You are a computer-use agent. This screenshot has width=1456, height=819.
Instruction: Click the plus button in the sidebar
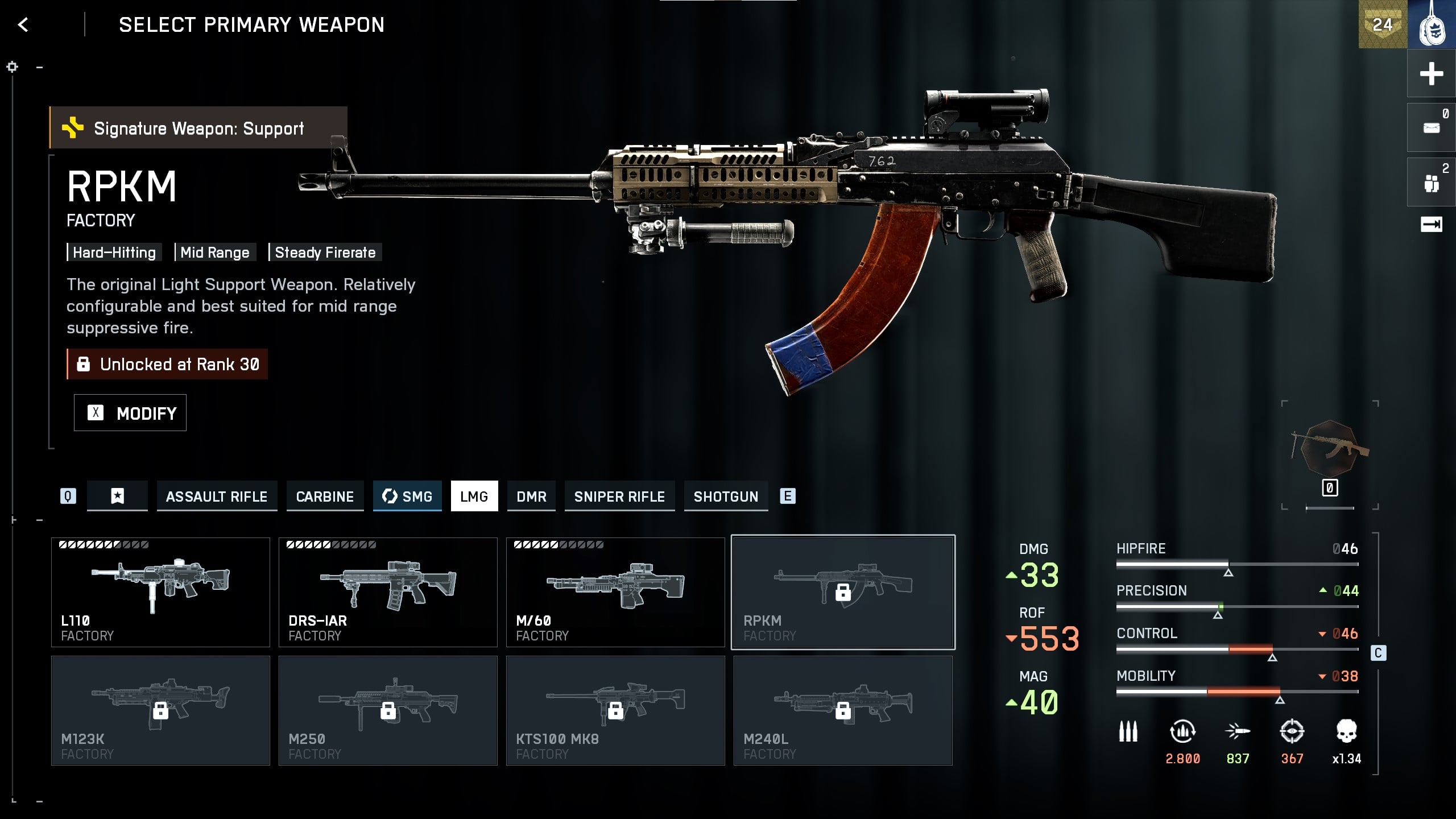point(1431,74)
